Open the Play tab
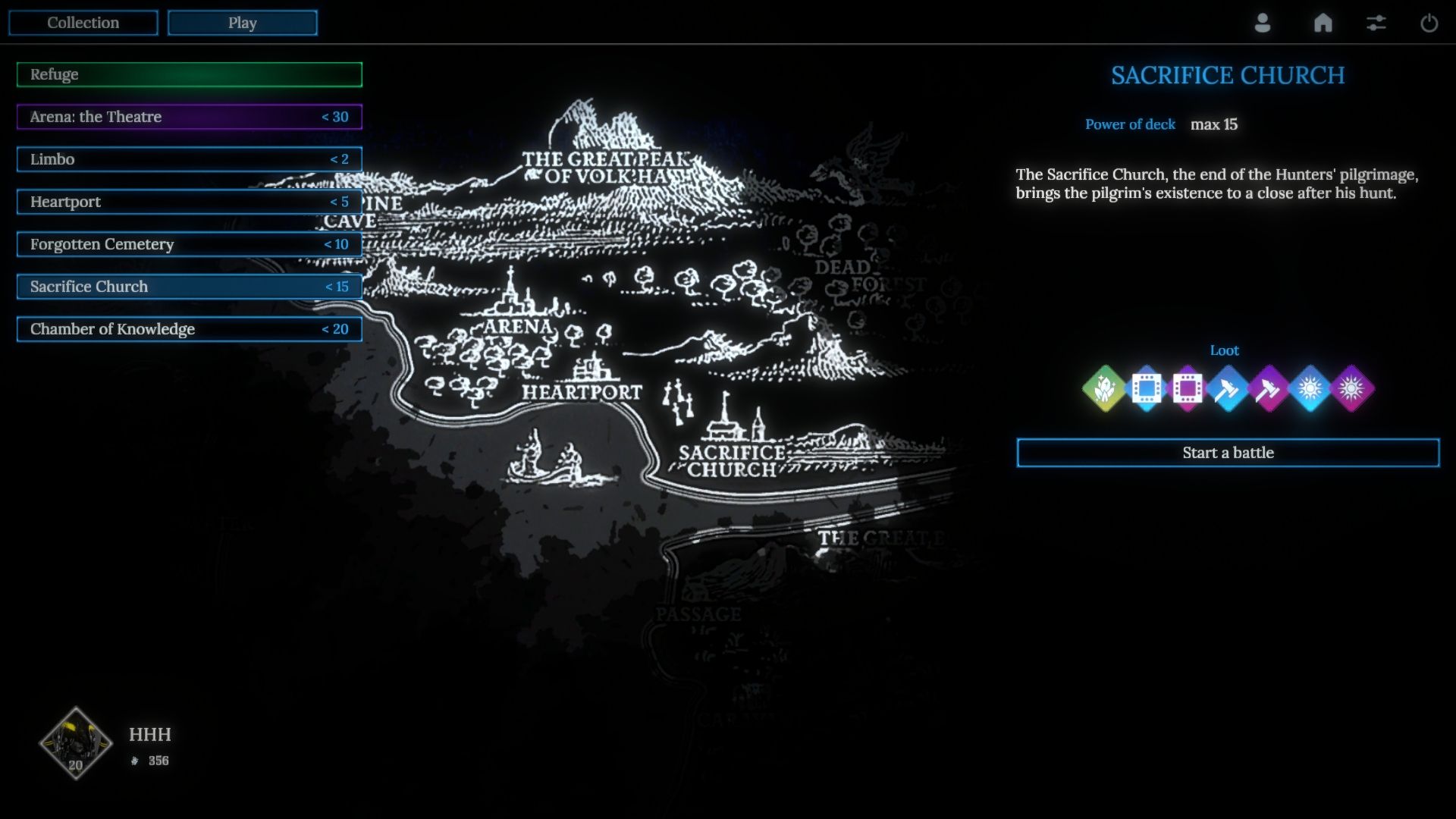Viewport: 1456px width, 819px height. tap(242, 23)
